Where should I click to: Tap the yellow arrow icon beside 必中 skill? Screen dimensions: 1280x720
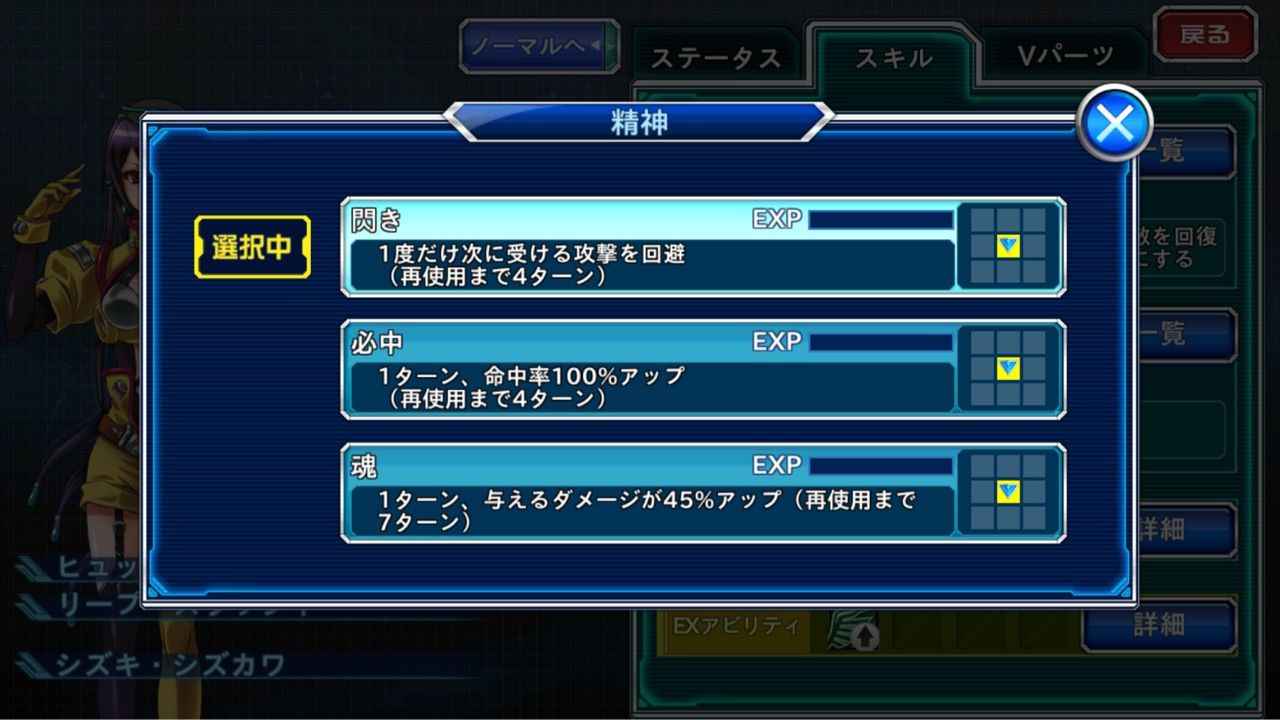pos(1008,370)
